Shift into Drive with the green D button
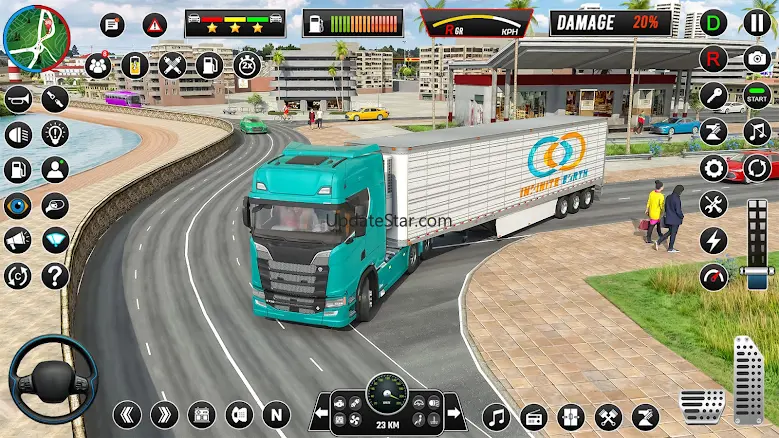Image resolution: width=779 pixels, height=438 pixels. click(714, 23)
